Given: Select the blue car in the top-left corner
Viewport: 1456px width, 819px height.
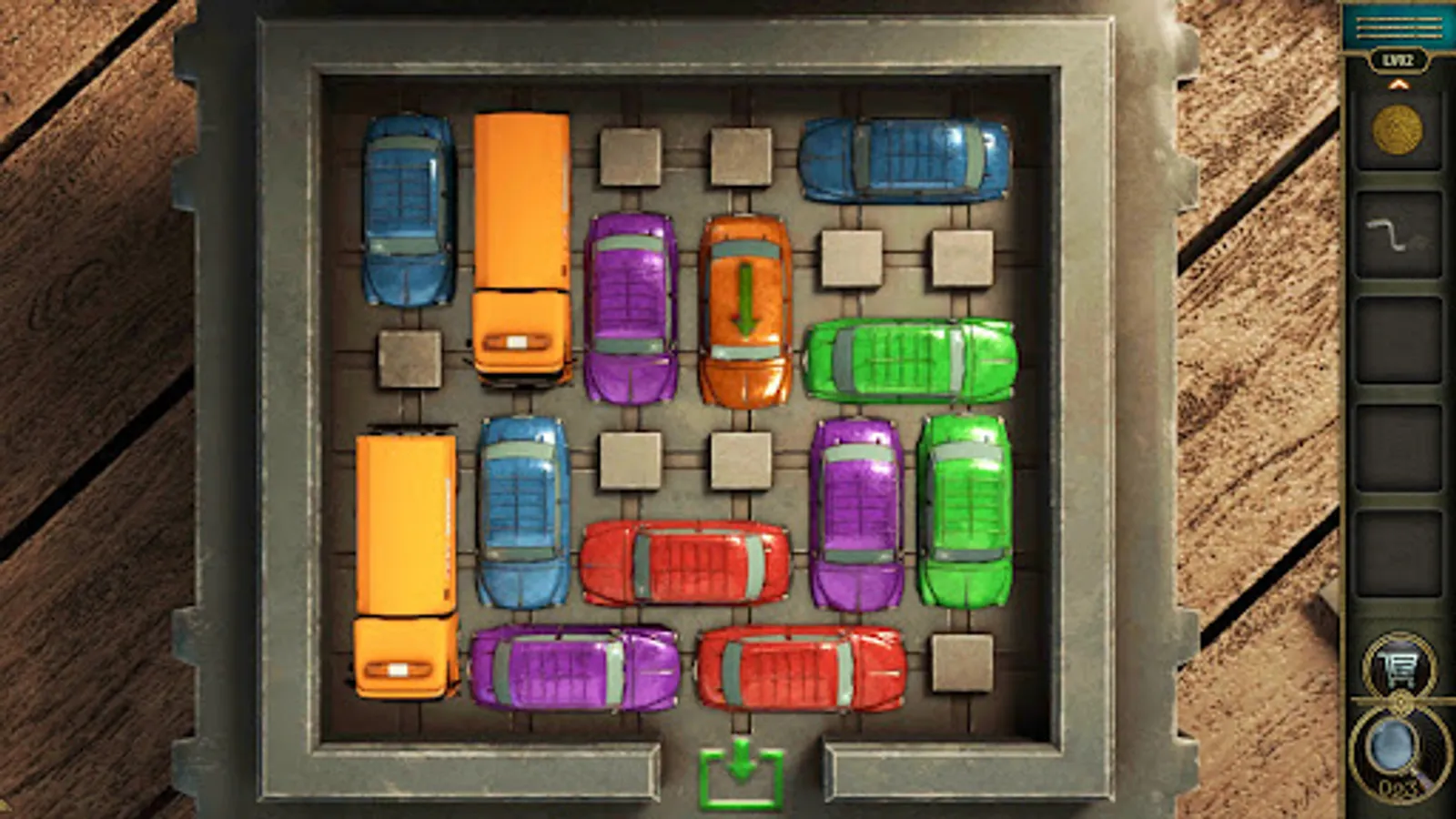Looking at the screenshot, I should pyautogui.click(x=409, y=209).
